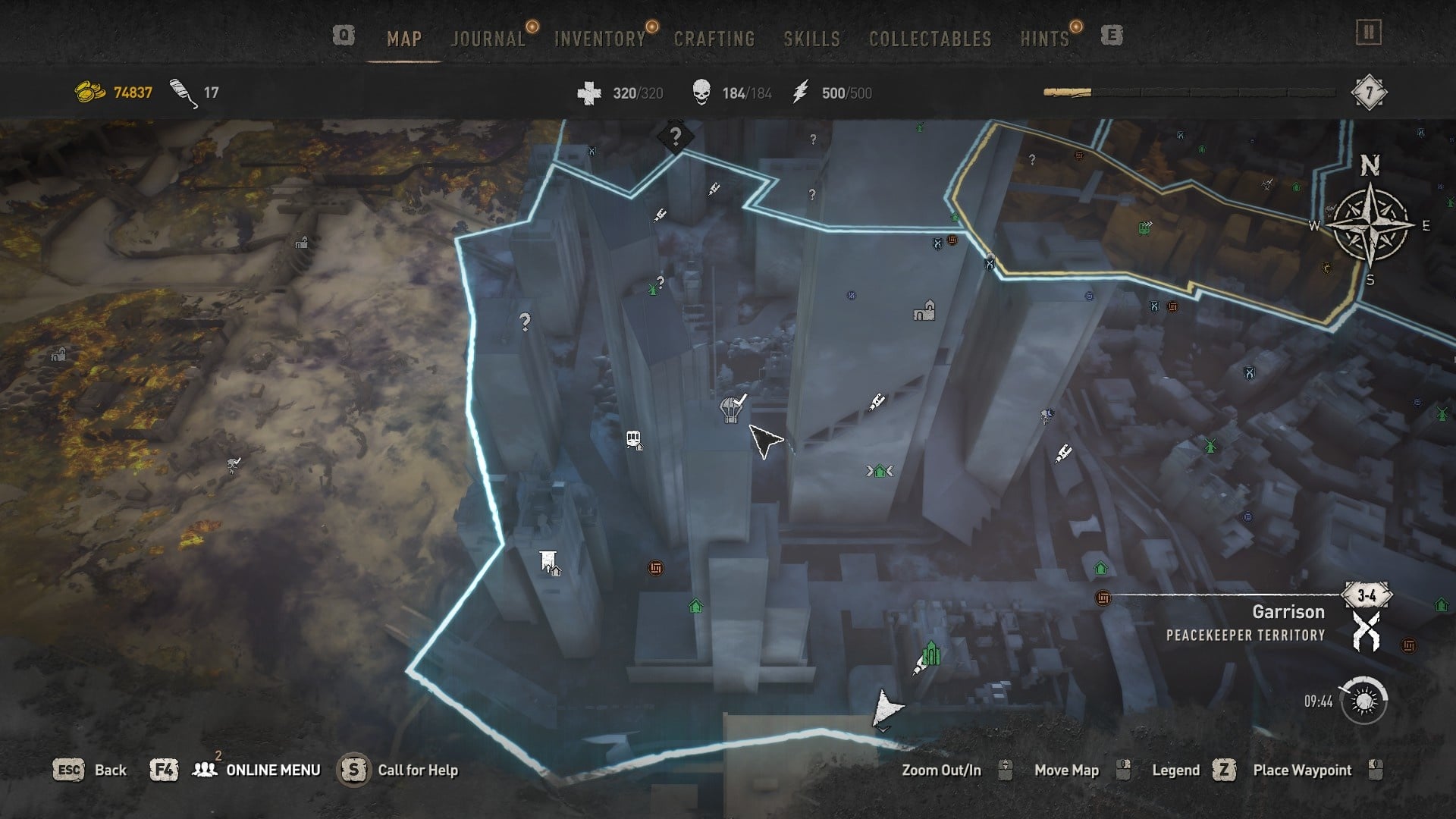Viewport: 1456px width, 819px height.
Task: Open the map Legend
Action: click(1175, 770)
